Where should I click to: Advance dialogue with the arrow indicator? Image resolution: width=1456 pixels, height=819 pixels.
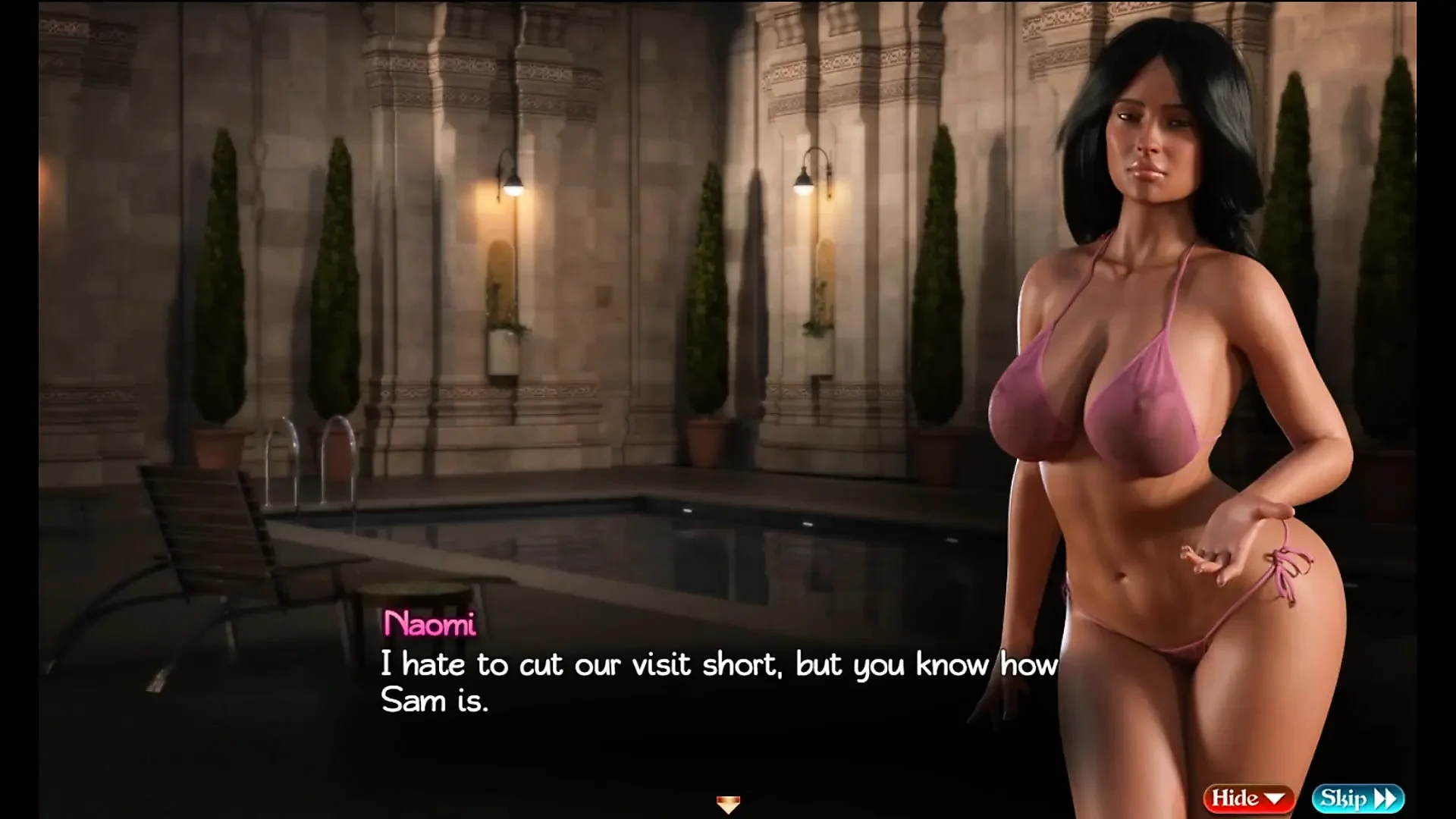727,804
